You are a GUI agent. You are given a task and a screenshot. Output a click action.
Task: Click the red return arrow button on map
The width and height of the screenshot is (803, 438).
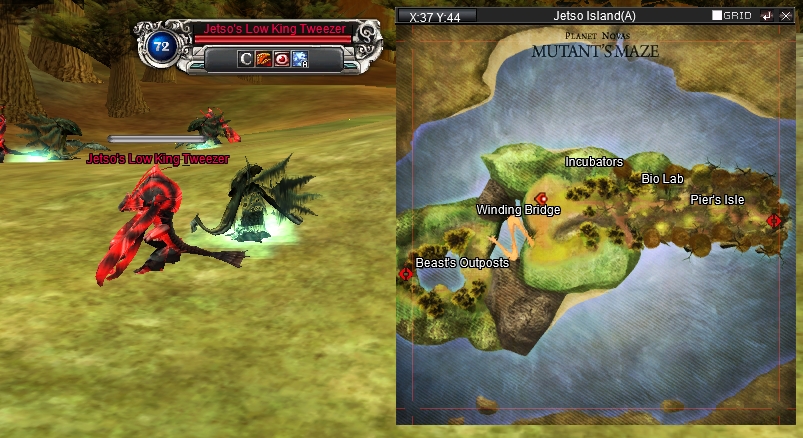coord(768,16)
